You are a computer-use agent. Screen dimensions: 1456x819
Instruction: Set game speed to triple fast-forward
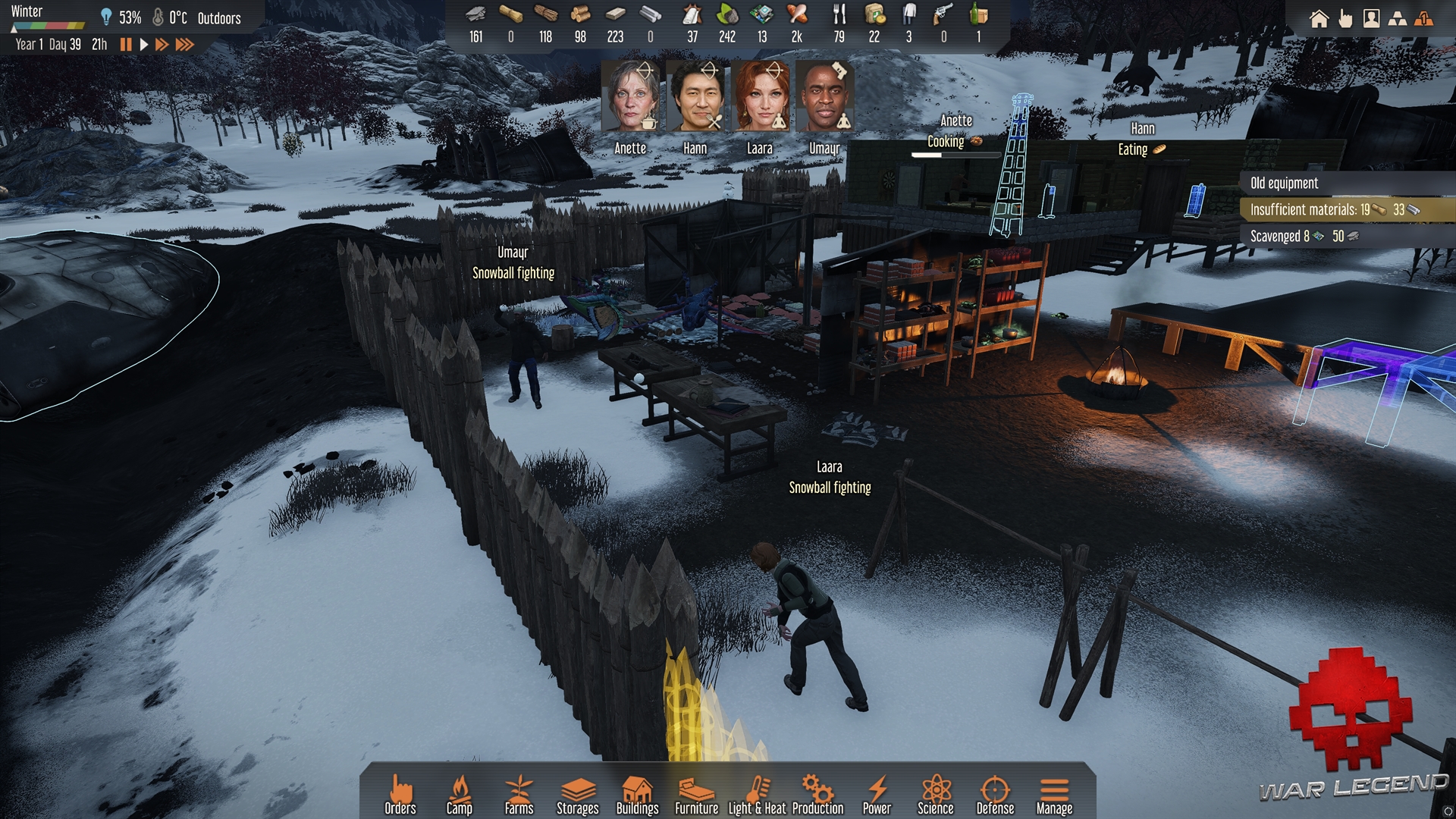click(x=184, y=45)
